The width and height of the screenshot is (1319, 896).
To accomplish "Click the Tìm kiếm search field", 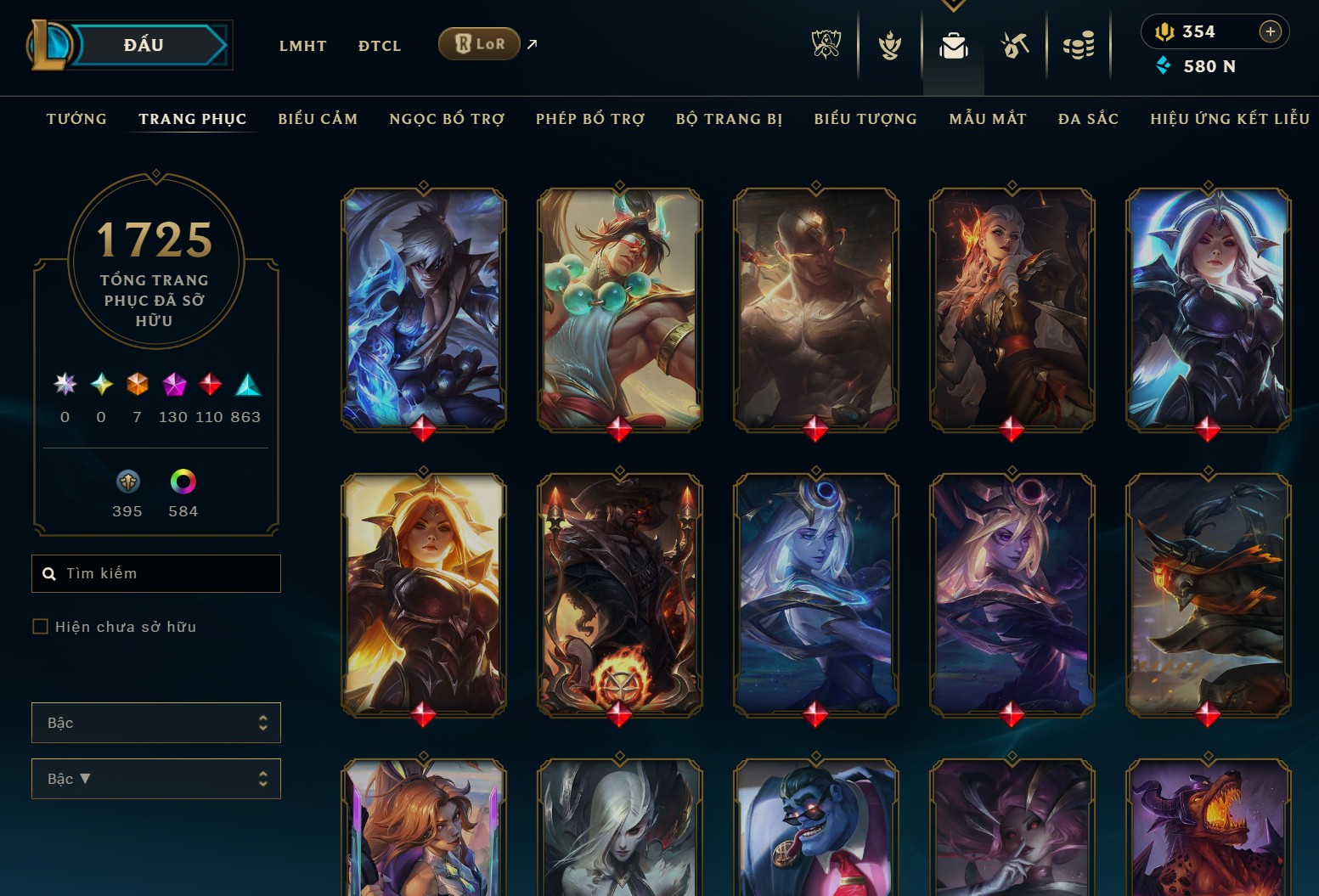I will click(156, 573).
